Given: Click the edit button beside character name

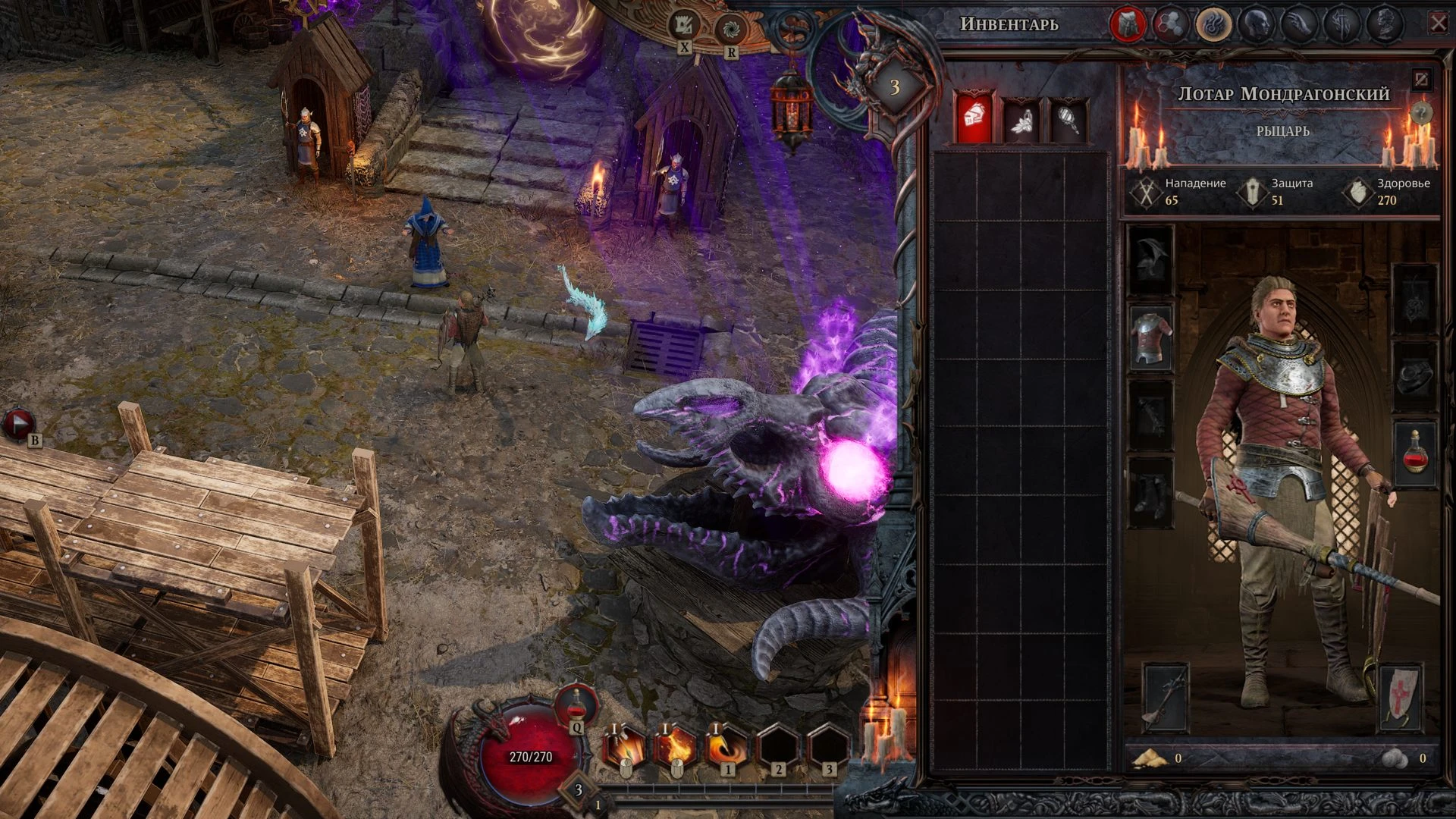Looking at the screenshot, I should pos(1421,80).
